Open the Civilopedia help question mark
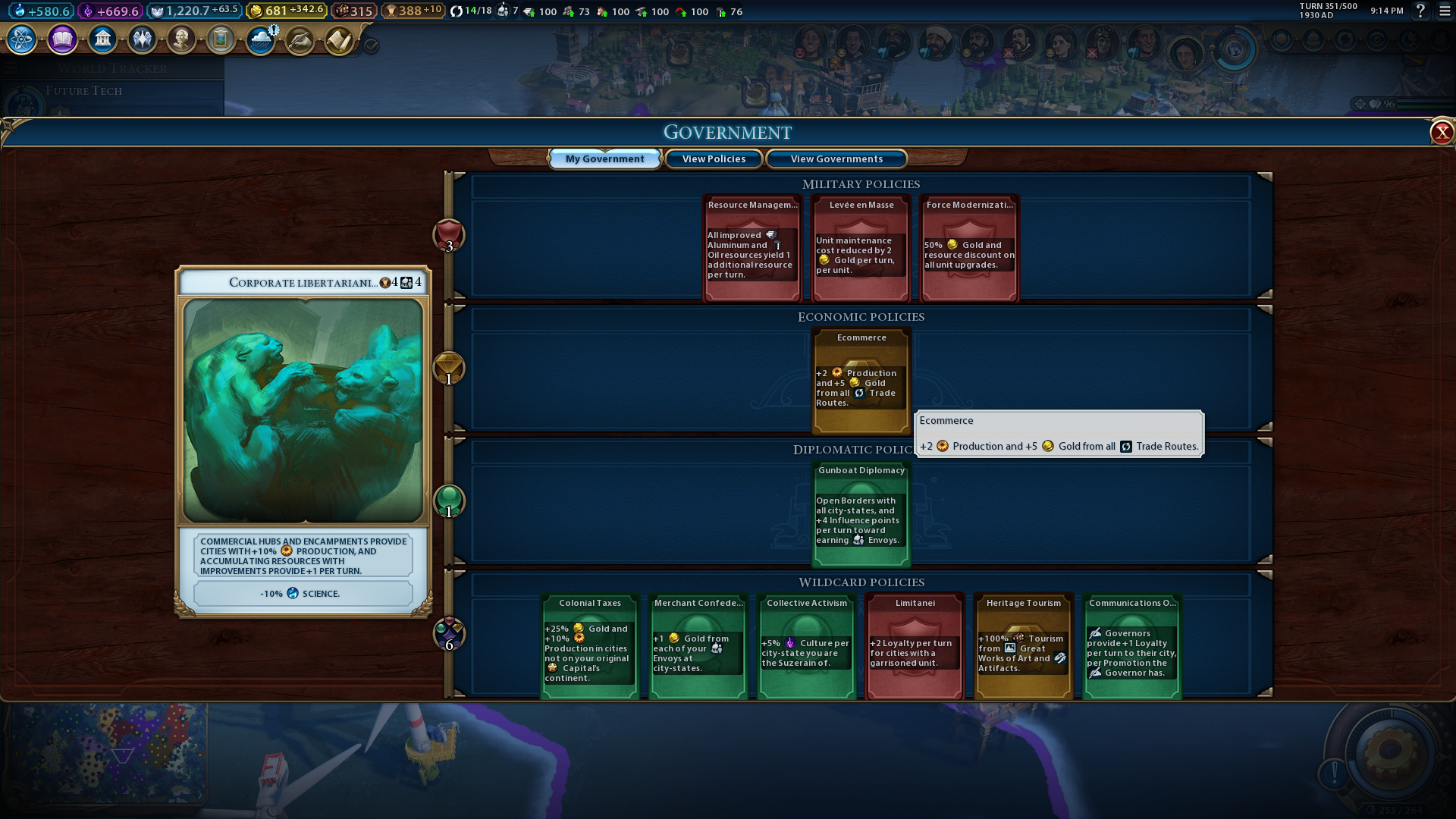The height and width of the screenshot is (819, 1456). [x=1420, y=11]
